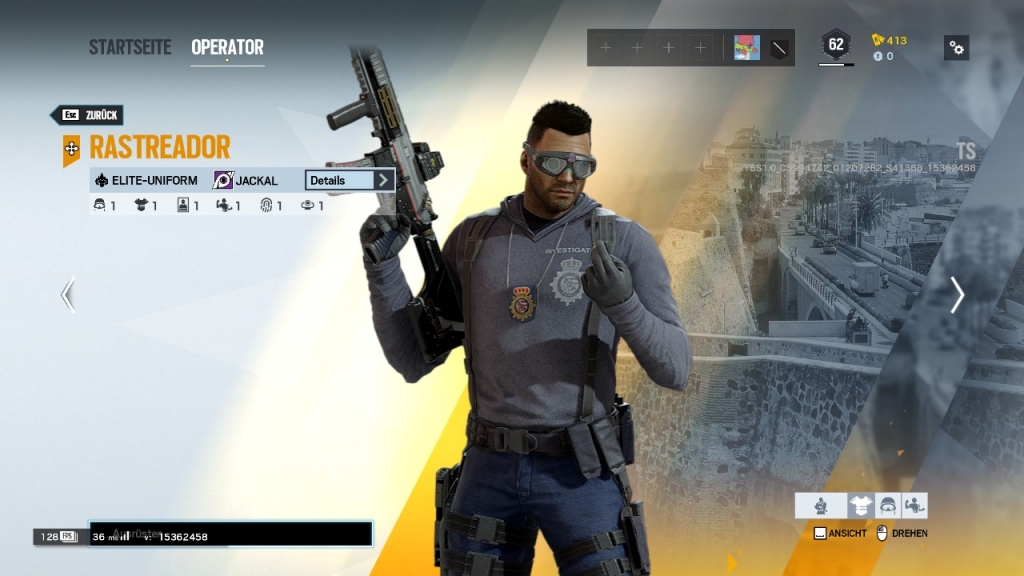Open the player profile avatar picture
The width and height of the screenshot is (1024, 576).
pyautogui.click(x=746, y=47)
